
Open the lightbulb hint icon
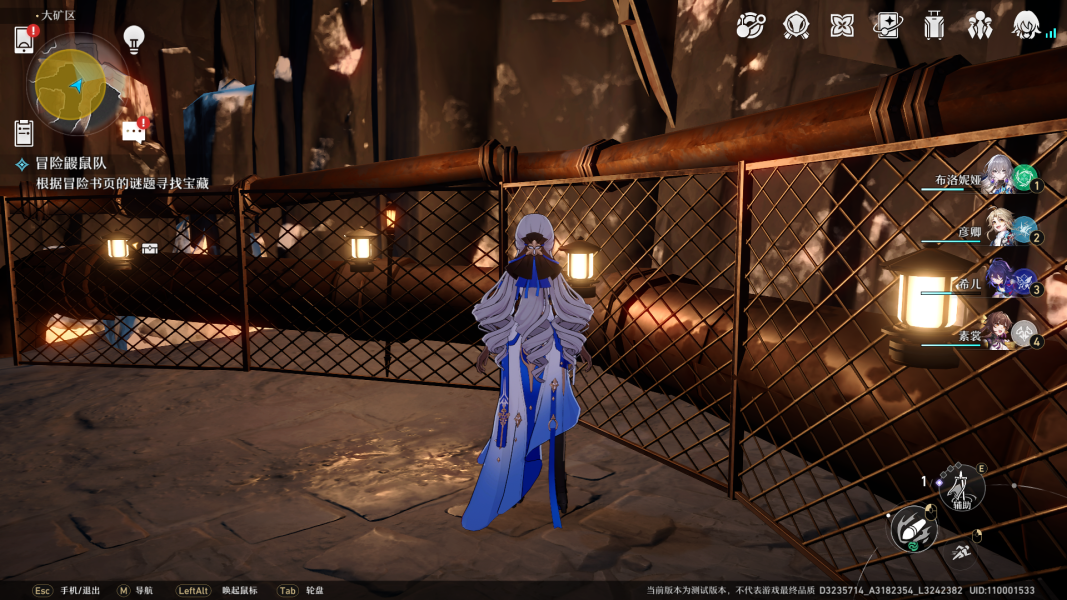pos(134,39)
